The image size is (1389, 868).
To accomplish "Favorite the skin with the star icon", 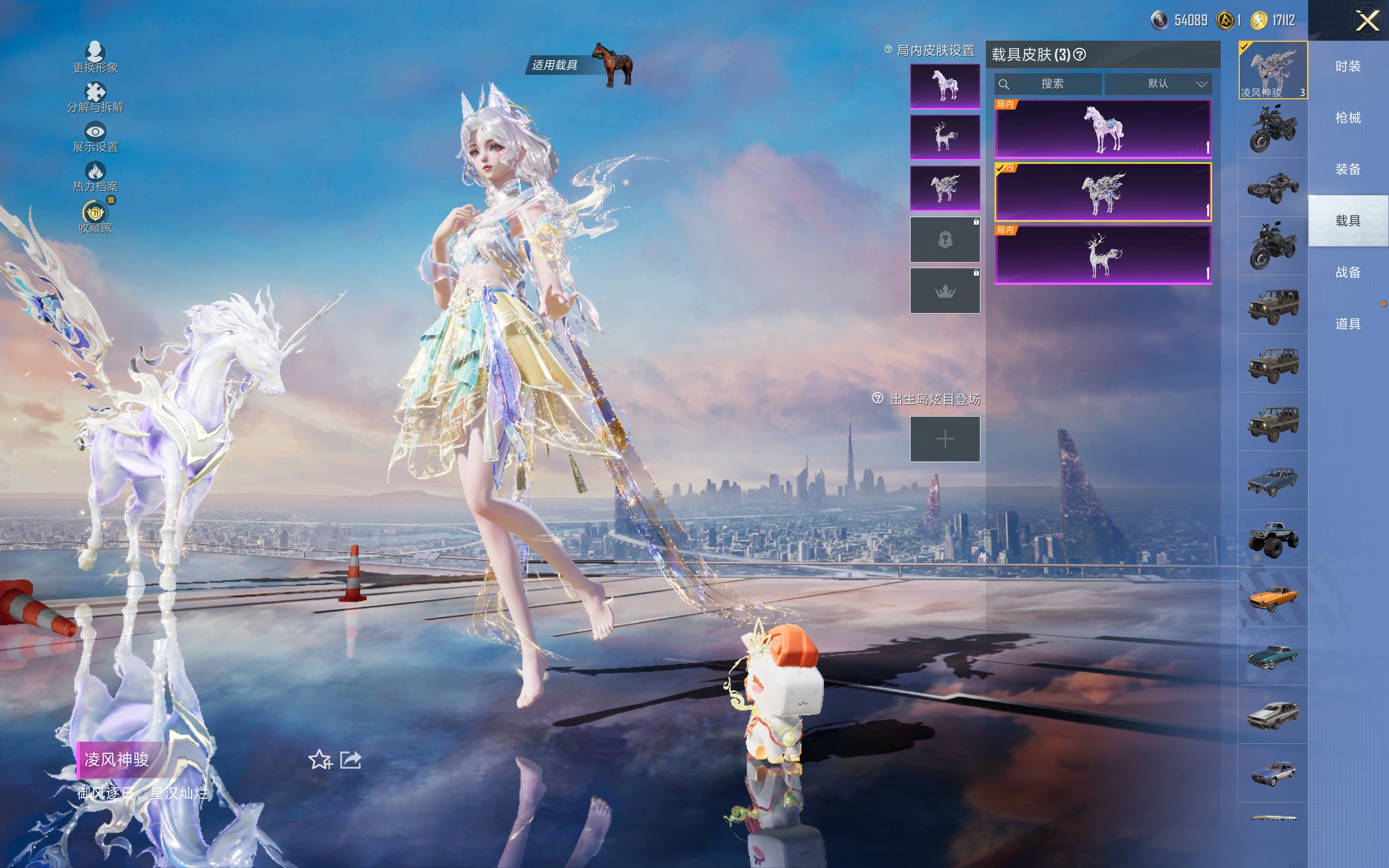I will tap(320, 759).
